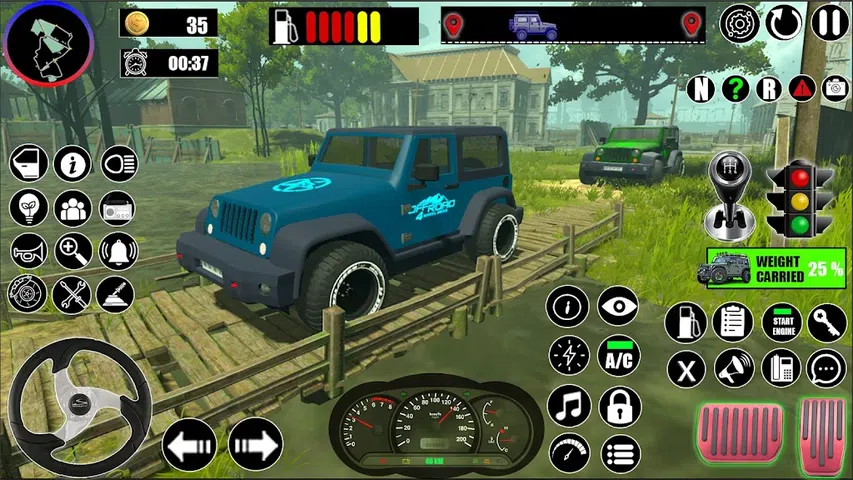Tap the circular arrow restart button
Image resolution: width=853 pixels, height=480 pixels.
pyautogui.click(x=785, y=22)
